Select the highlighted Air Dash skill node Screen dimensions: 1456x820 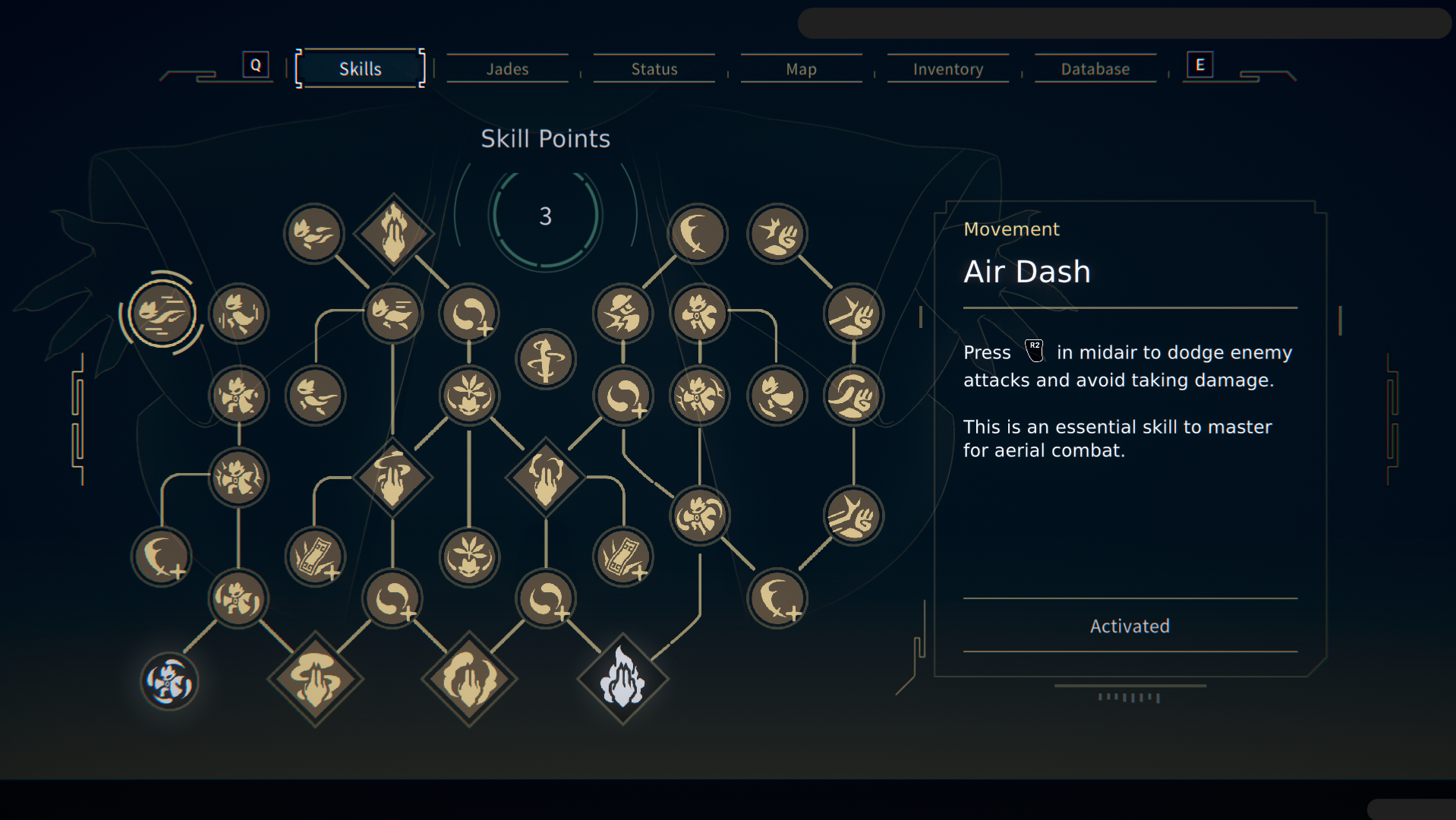pyautogui.click(x=162, y=313)
